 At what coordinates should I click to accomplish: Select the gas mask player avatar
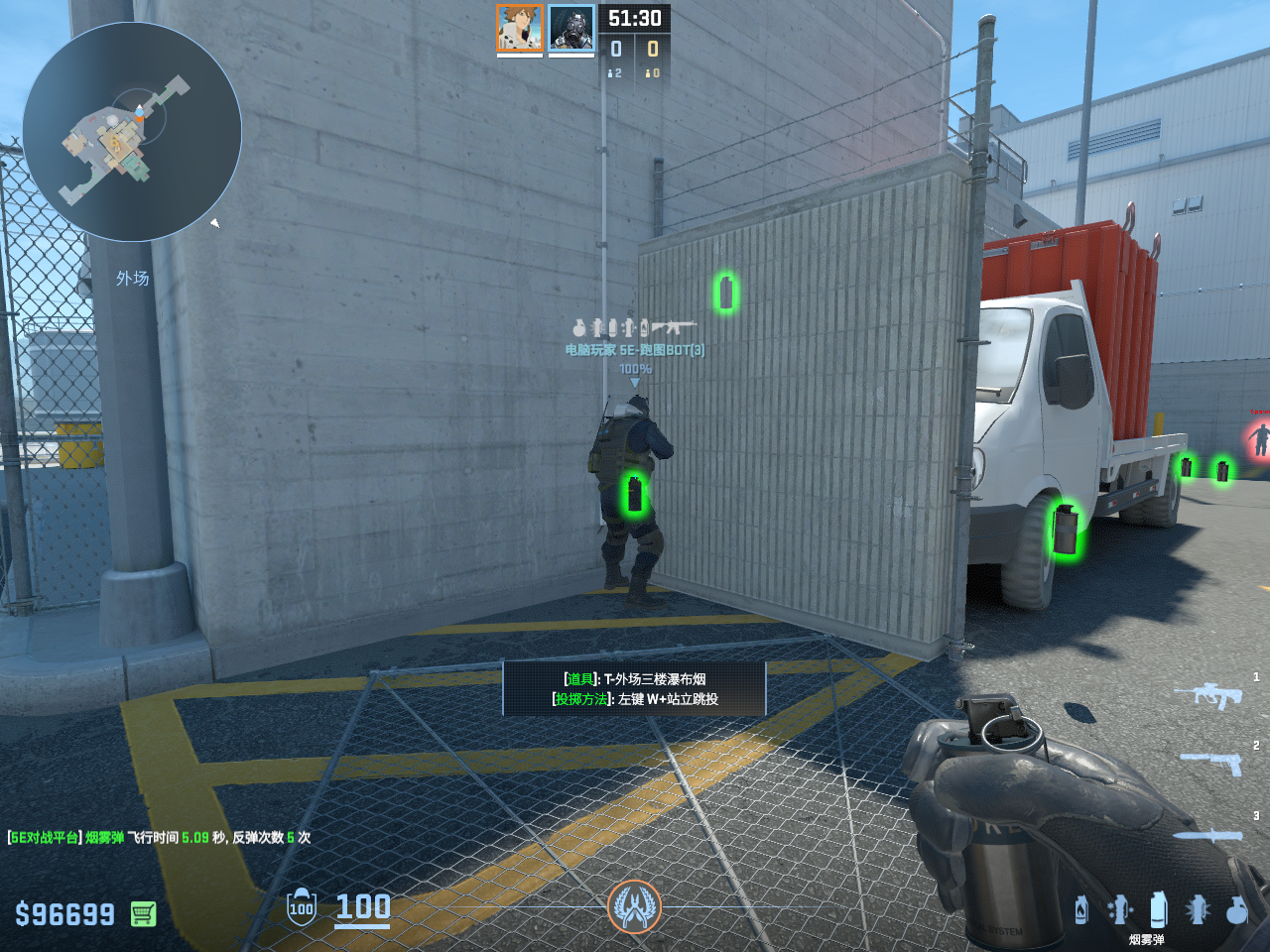pos(571,28)
